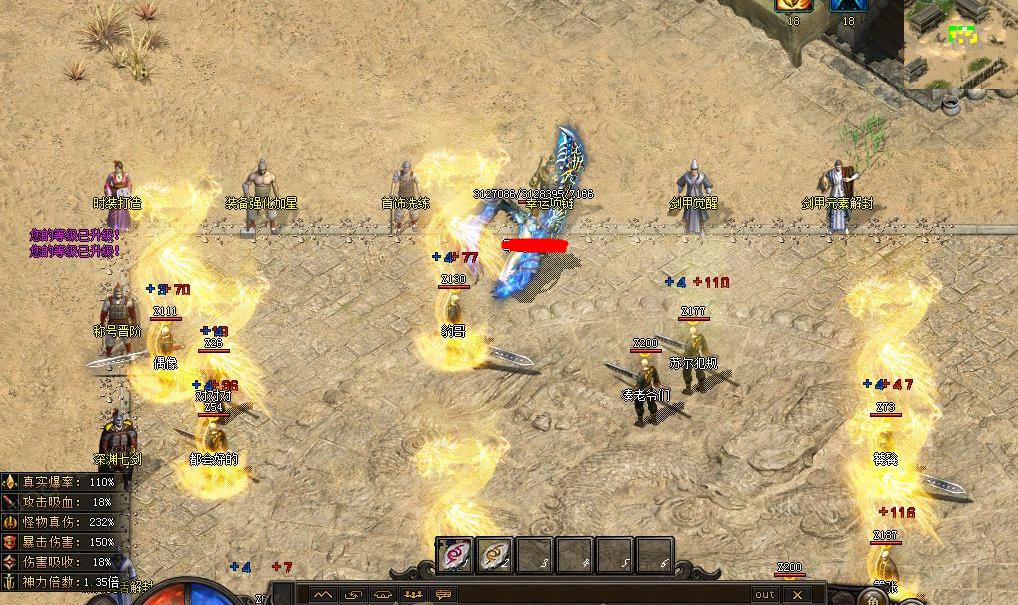
Task: Click the mountain-peak icon on the chat bar
Action: 324,595
